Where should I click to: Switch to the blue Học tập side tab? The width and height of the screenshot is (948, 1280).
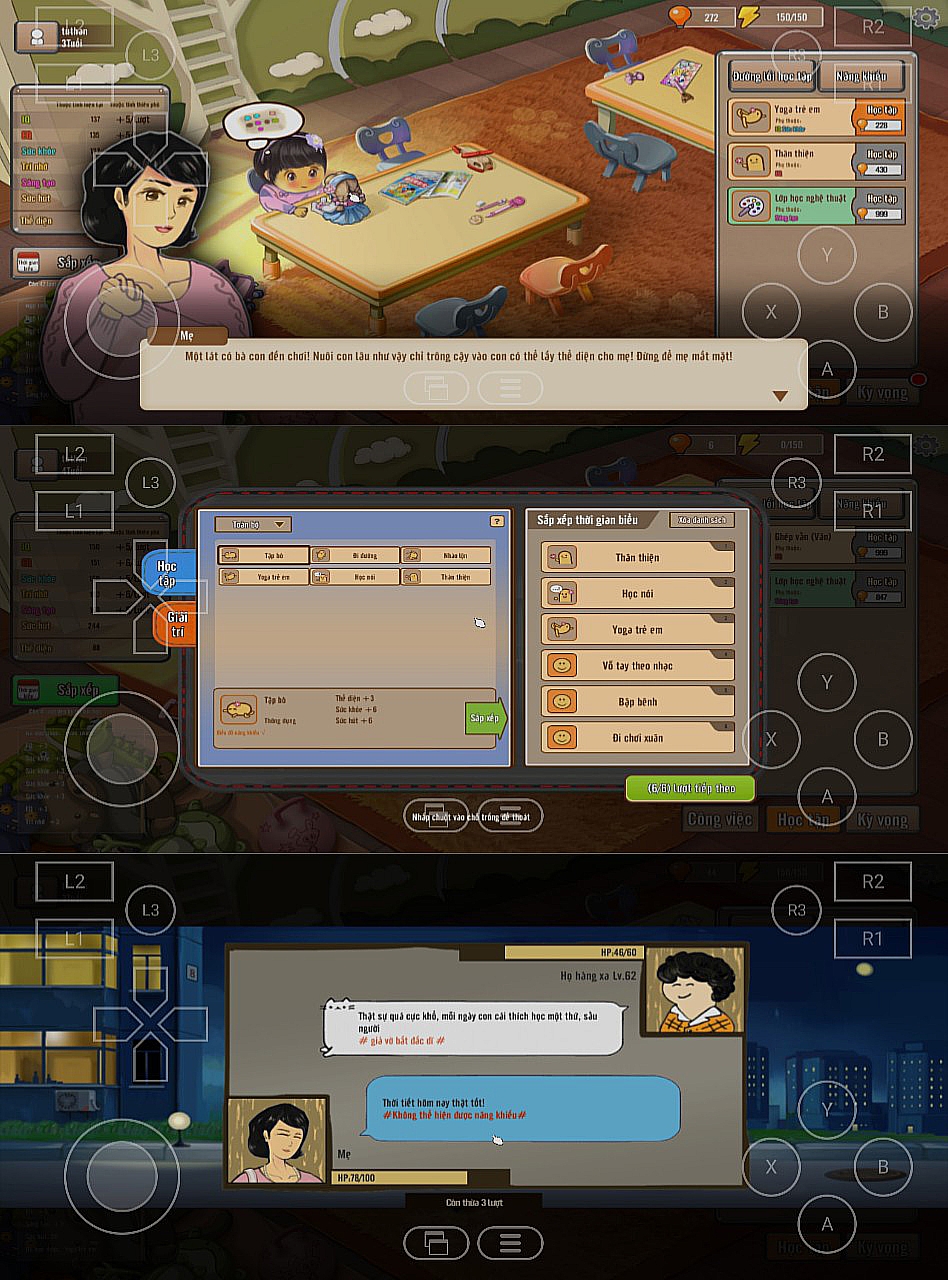(167, 573)
